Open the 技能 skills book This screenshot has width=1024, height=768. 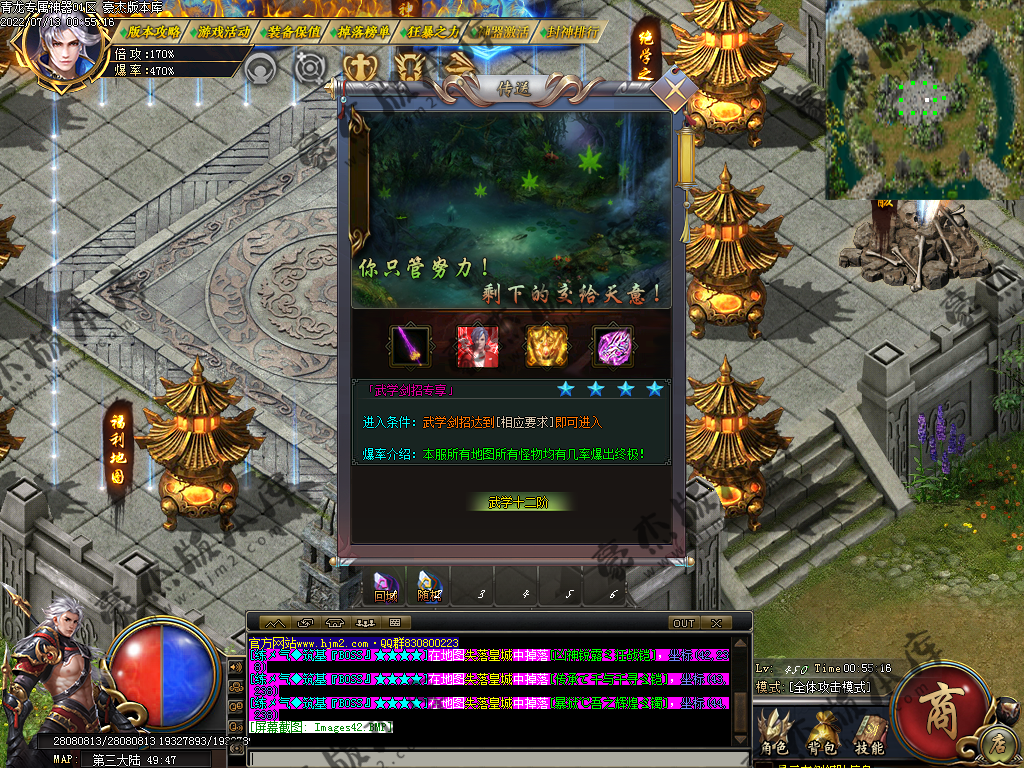tap(869, 734)
